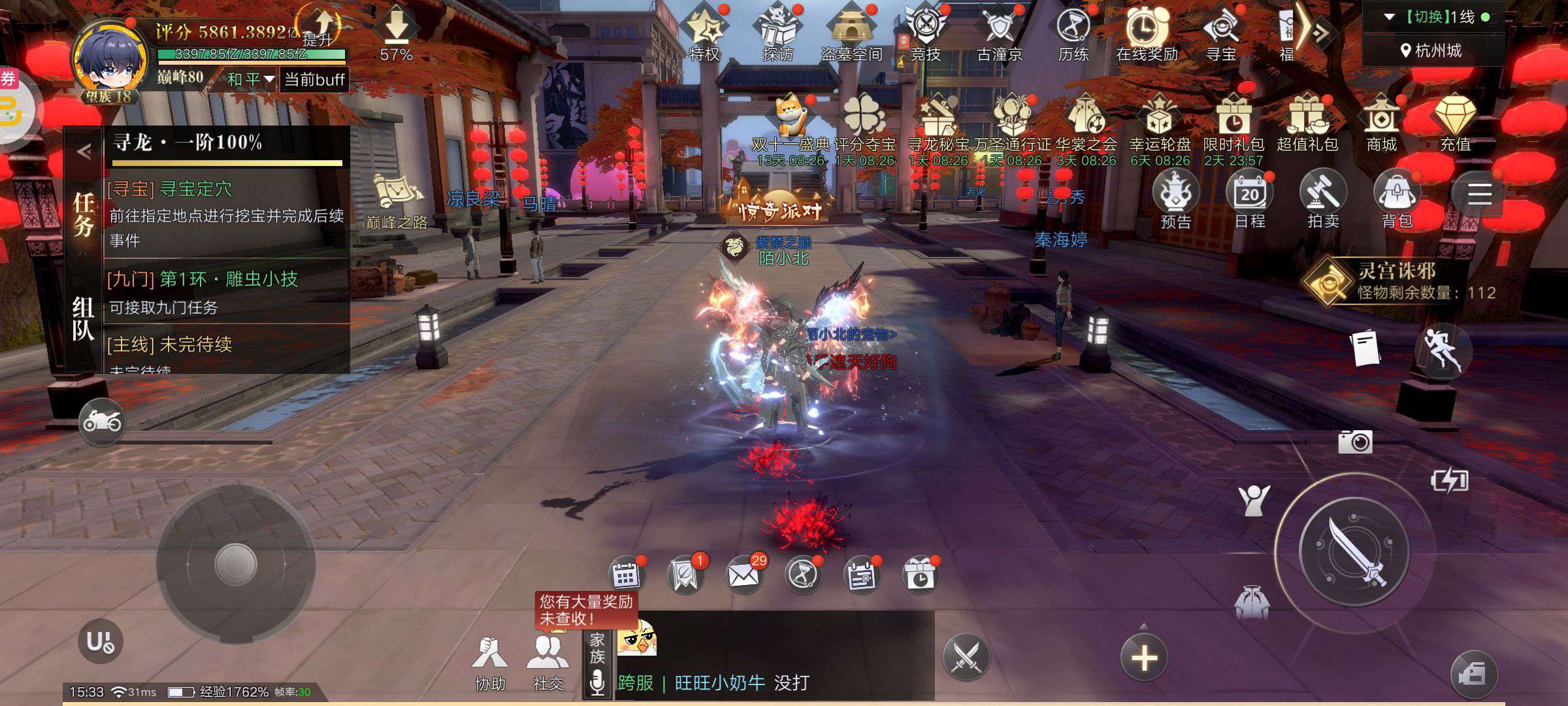
Task: Open the 充值 recharge screen
Action: click(x=1455, y=124)
